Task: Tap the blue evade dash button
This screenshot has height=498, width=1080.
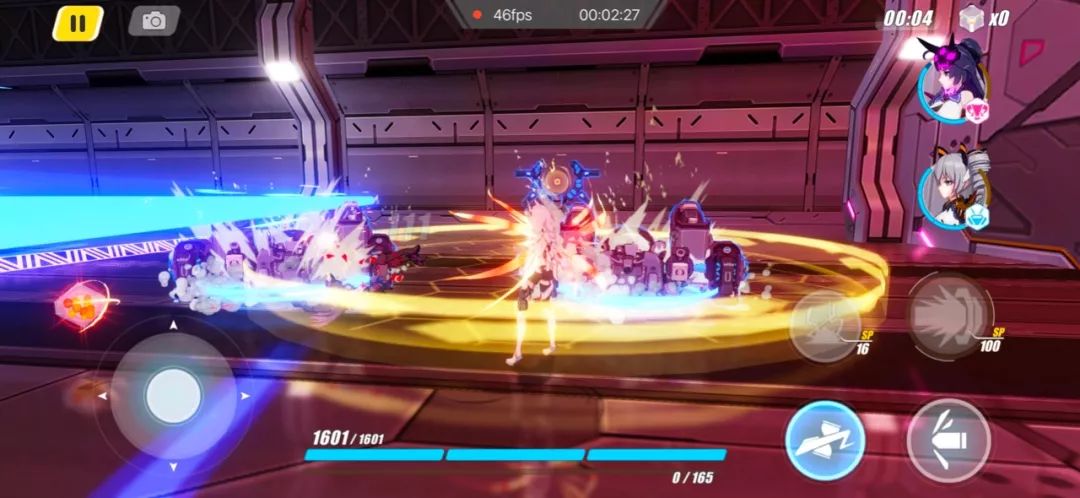Action: (x=825, y=441)
